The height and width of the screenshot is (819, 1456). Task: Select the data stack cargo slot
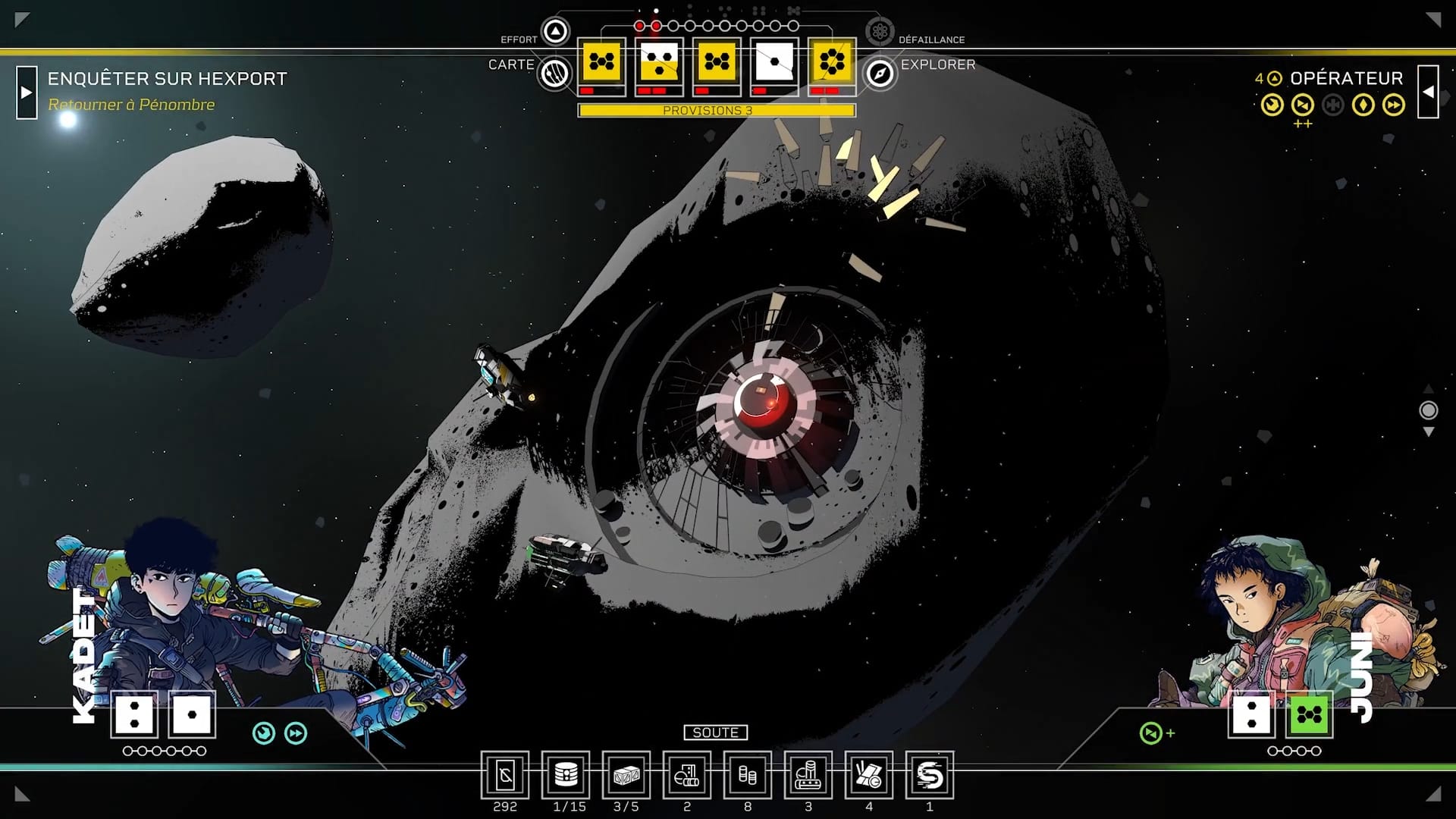(x=566, y=775)
